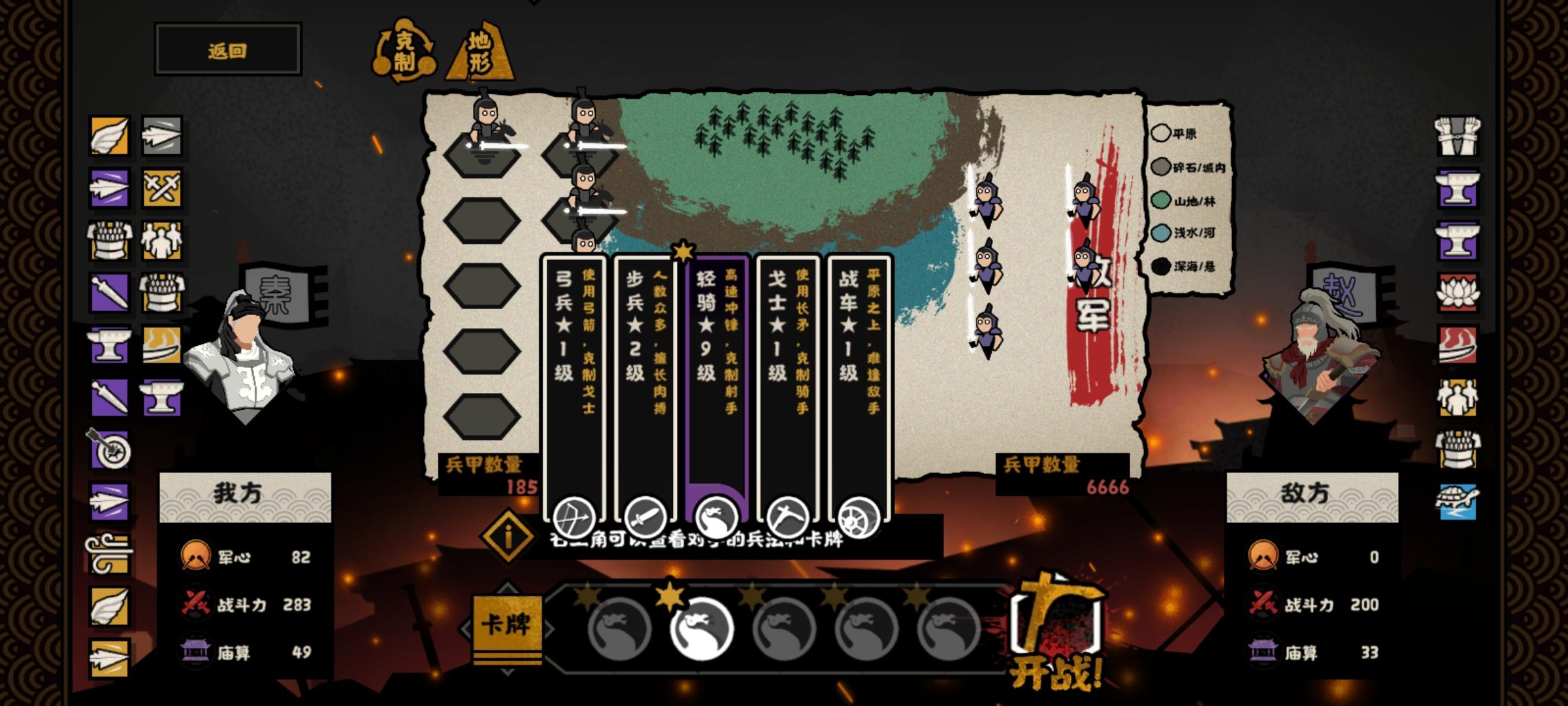
Task: Click the 返回 back button
Action: (227, 50)
